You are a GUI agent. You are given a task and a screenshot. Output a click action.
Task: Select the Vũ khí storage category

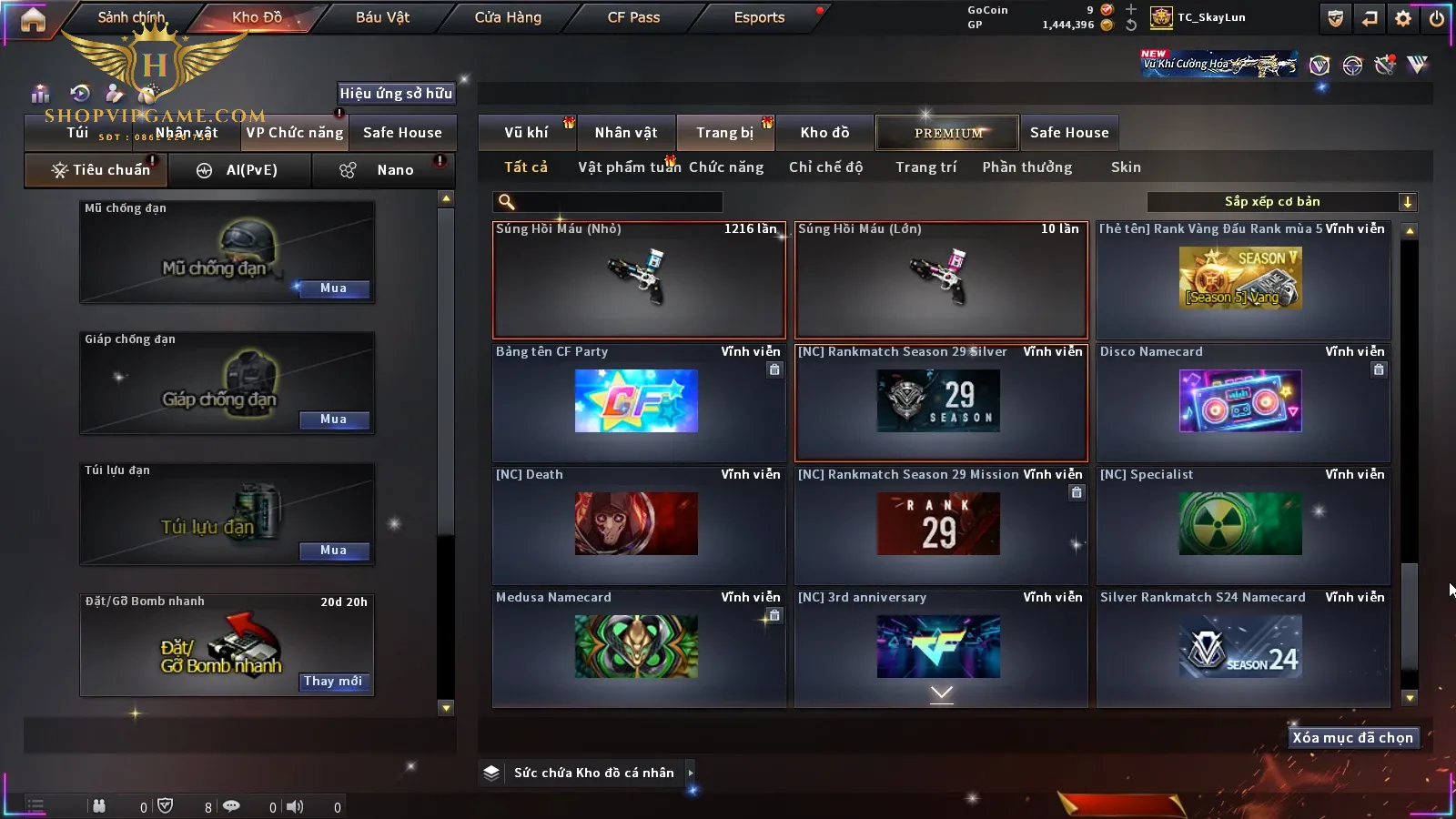click(526, 133)
